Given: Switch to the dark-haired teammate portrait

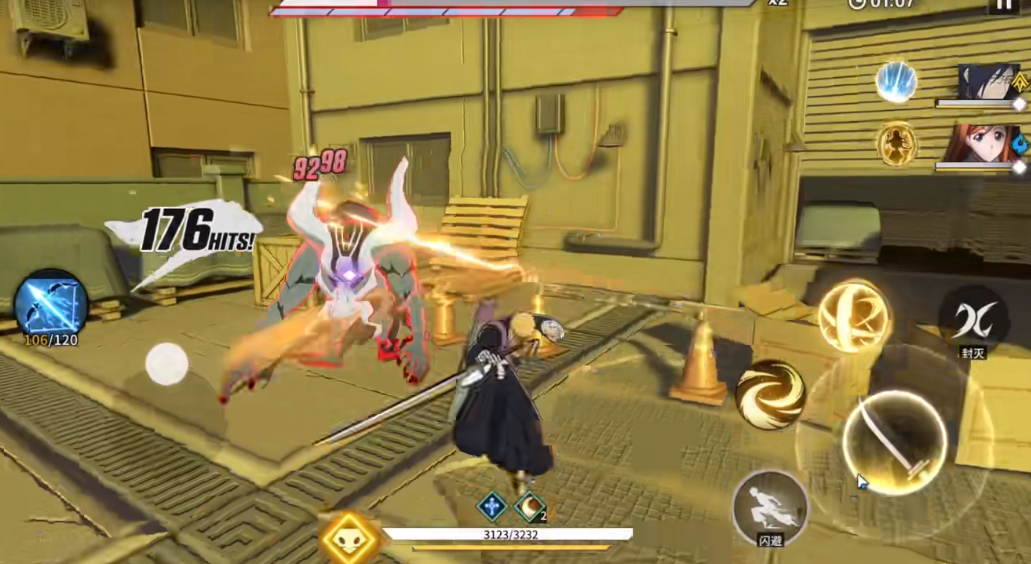Looking at the screenshot, I should pos(987,83).
